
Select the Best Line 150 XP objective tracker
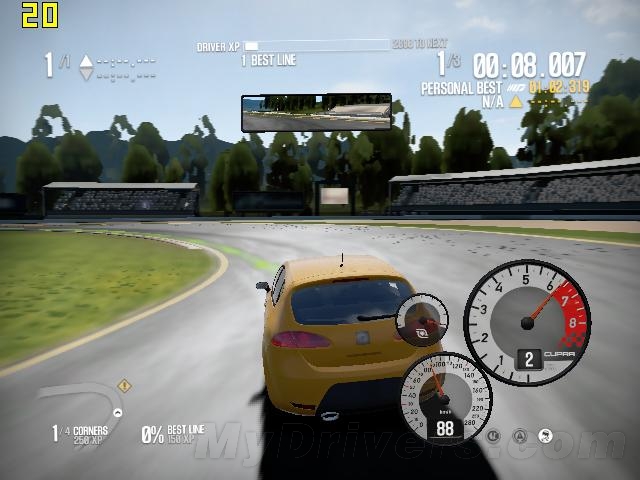[x=172, y=433]
